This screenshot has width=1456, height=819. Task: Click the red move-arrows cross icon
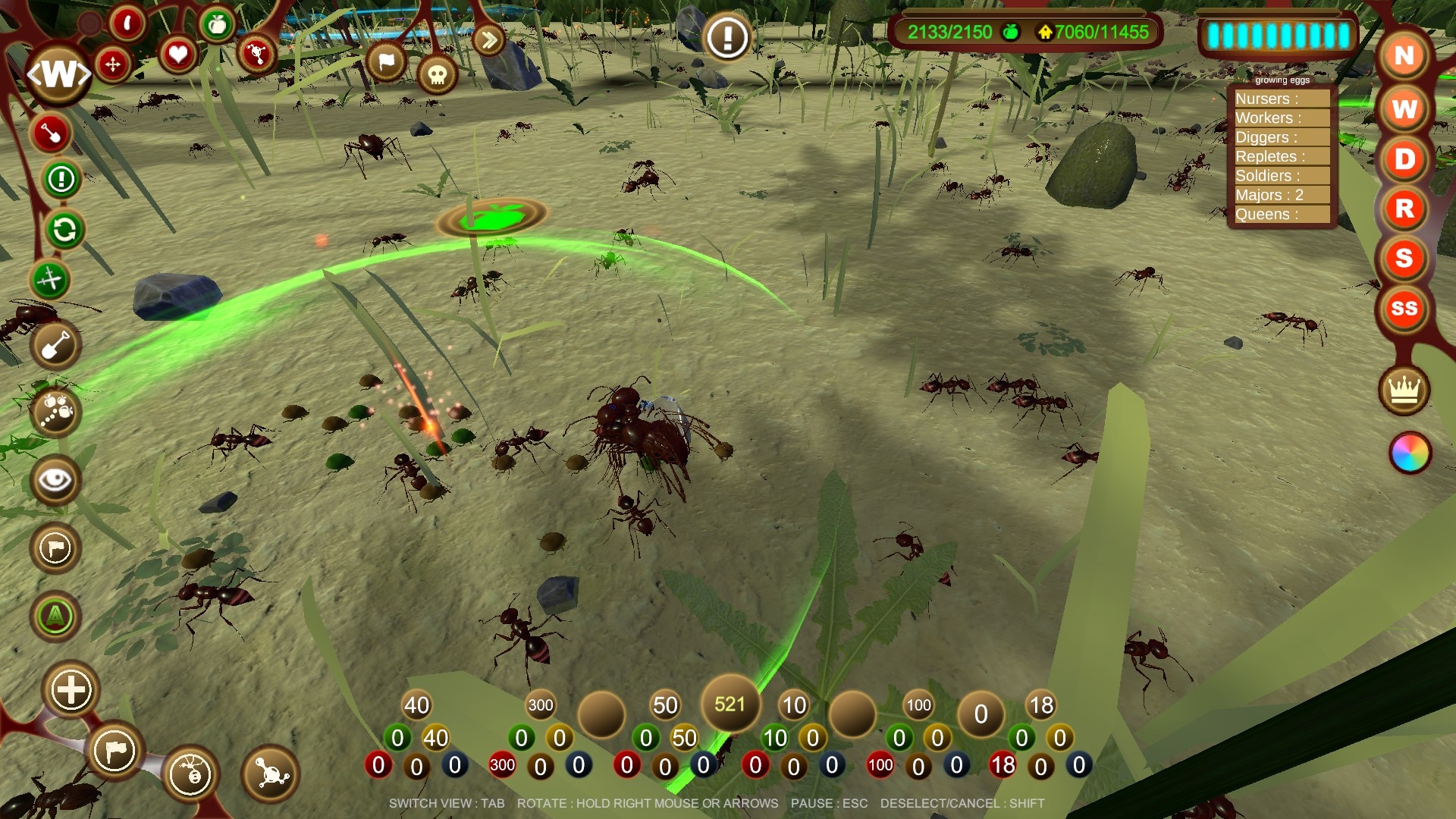click(x=113, y=64)
